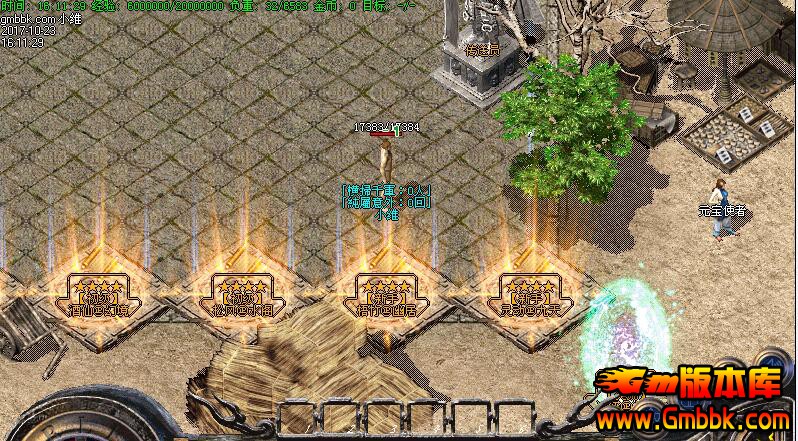Choose the 松风の水阁 teleport plaque

point(239,297)
